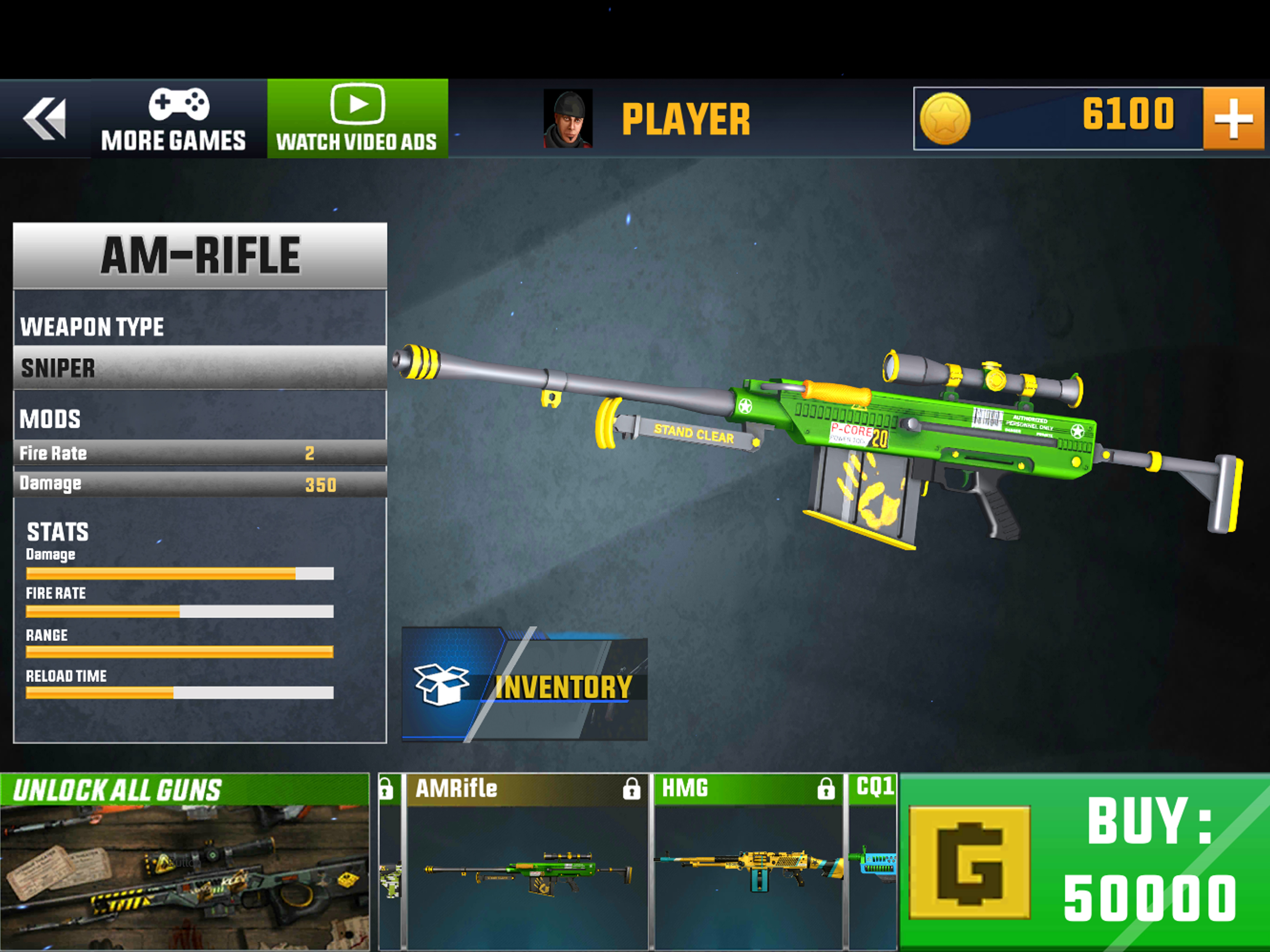Watch video ads for rewards
Screen dimensions: 1270x952
point(357,119)
